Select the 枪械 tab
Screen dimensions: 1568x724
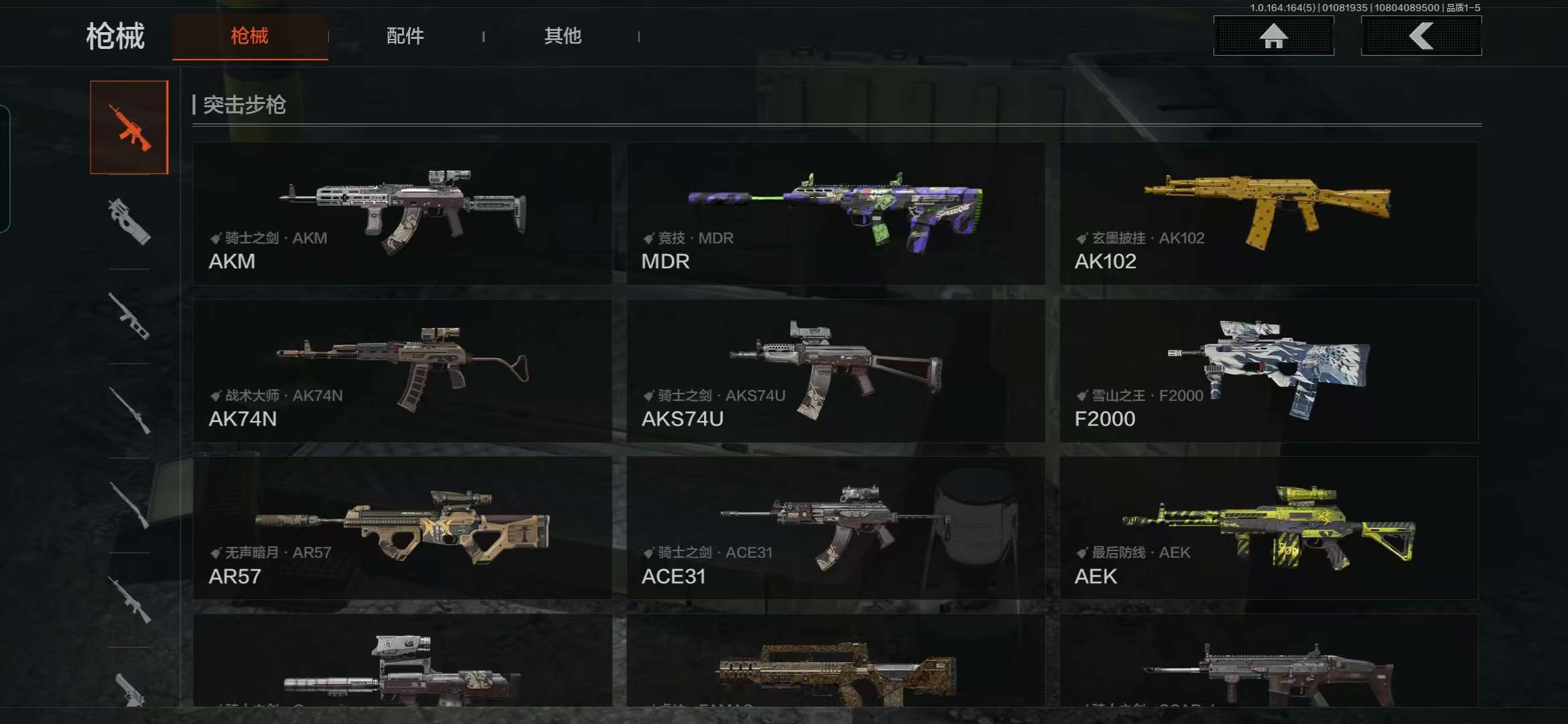249,37
